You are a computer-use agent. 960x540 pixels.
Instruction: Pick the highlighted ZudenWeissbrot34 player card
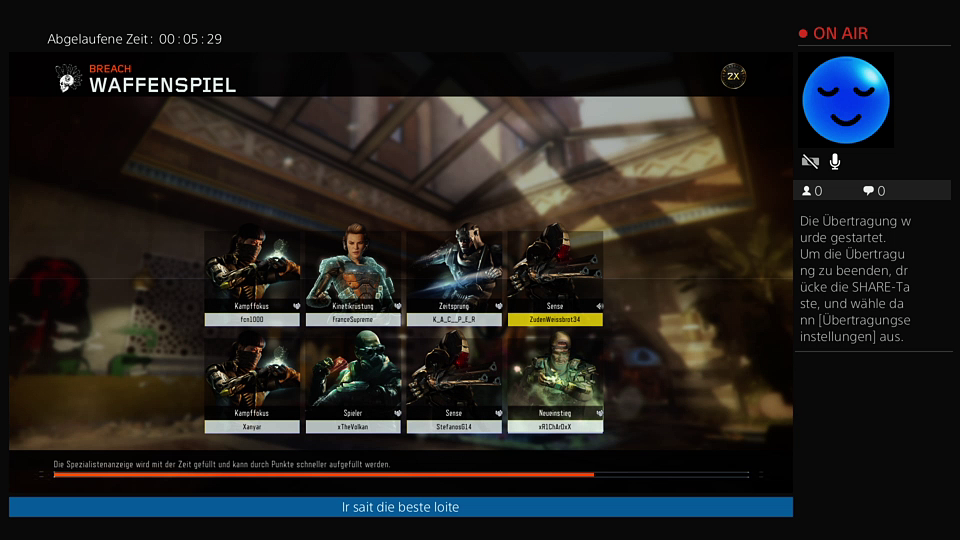tap(555, 277)
